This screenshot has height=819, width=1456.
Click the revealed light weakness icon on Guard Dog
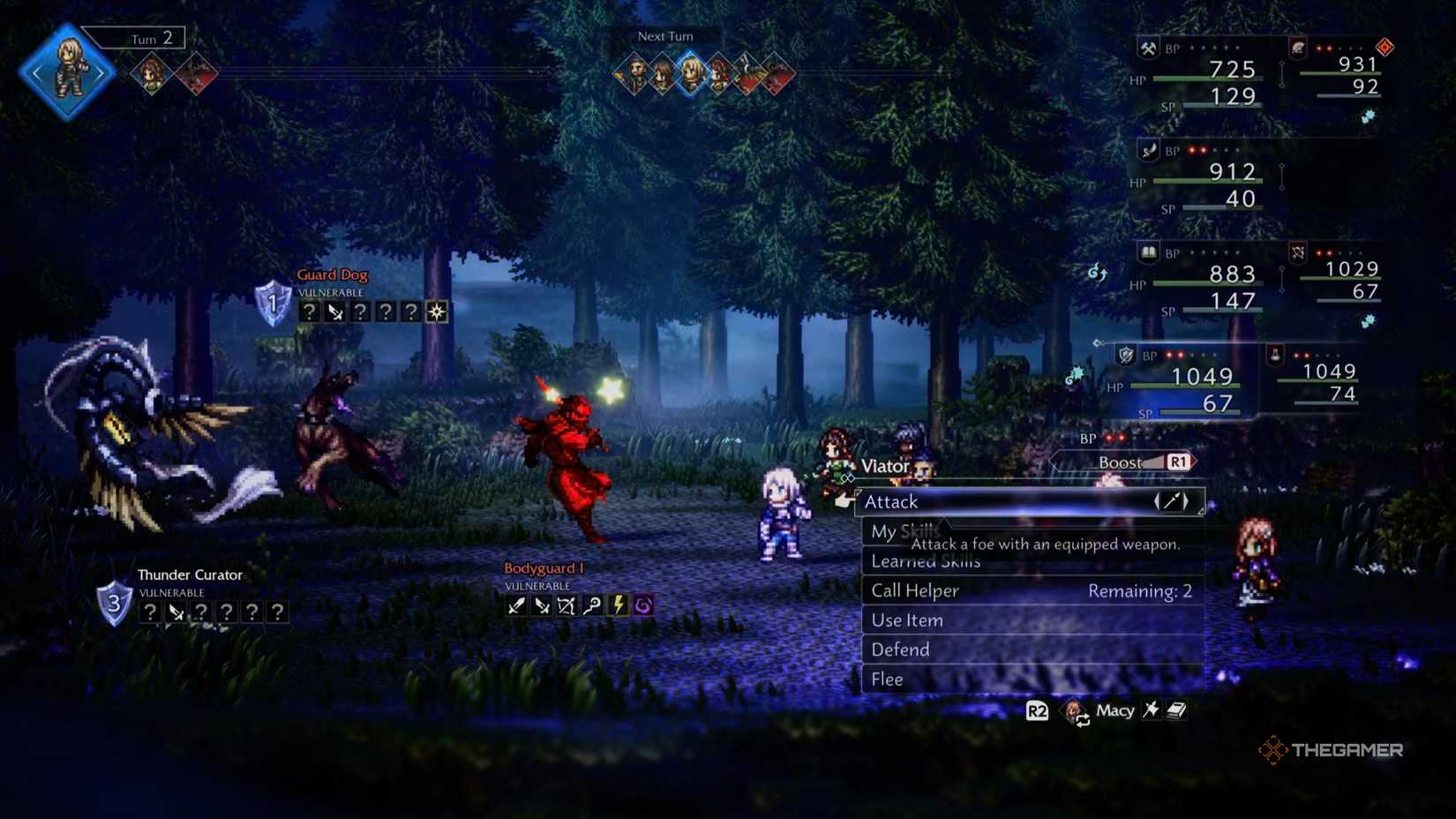436,311
